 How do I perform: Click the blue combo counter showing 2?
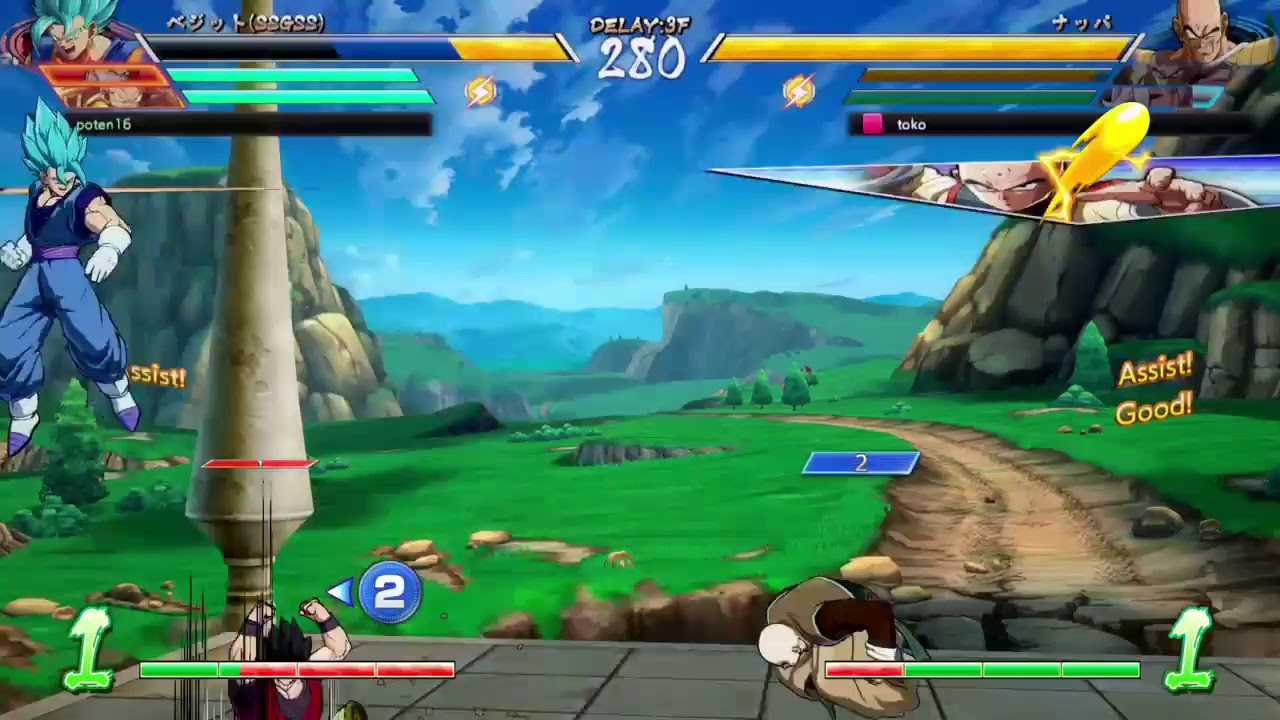click(858, 462)
